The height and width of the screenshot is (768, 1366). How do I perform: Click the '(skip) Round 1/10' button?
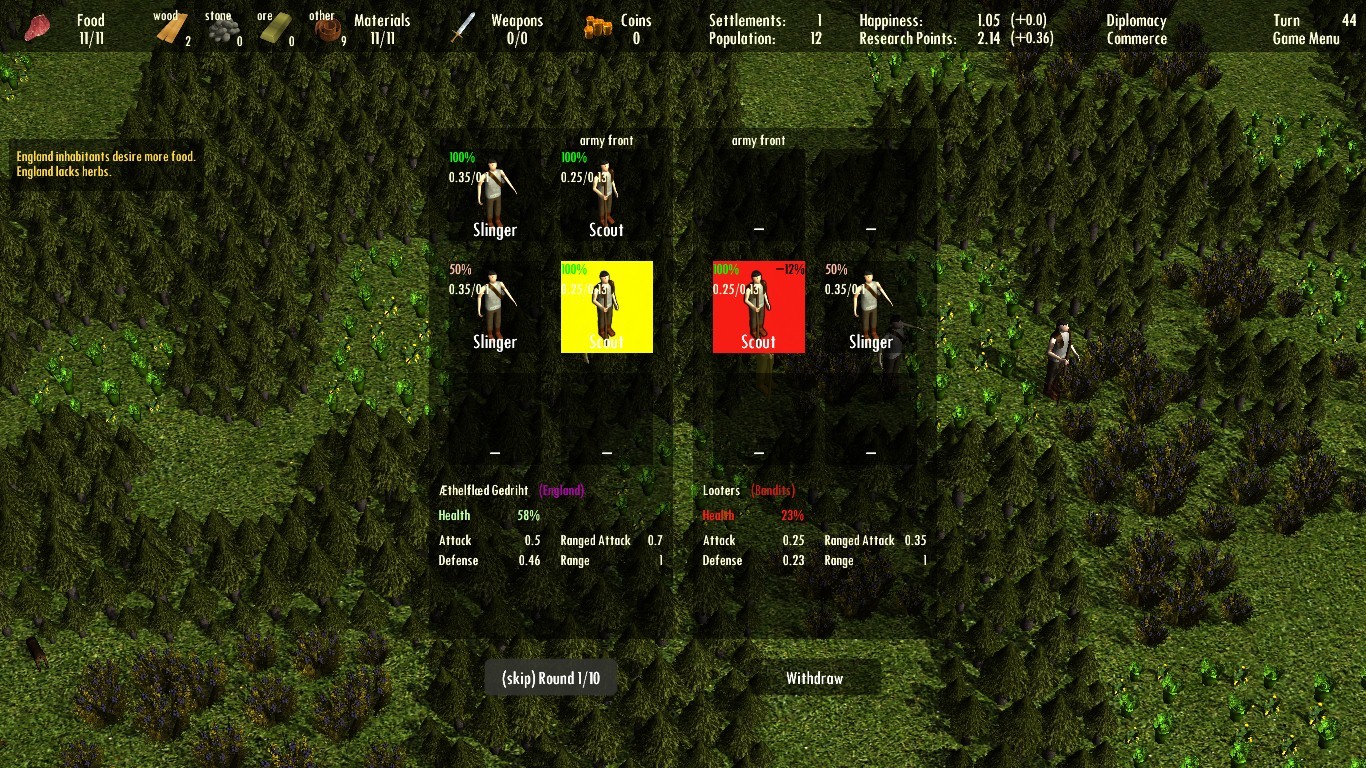coord(550,677)
